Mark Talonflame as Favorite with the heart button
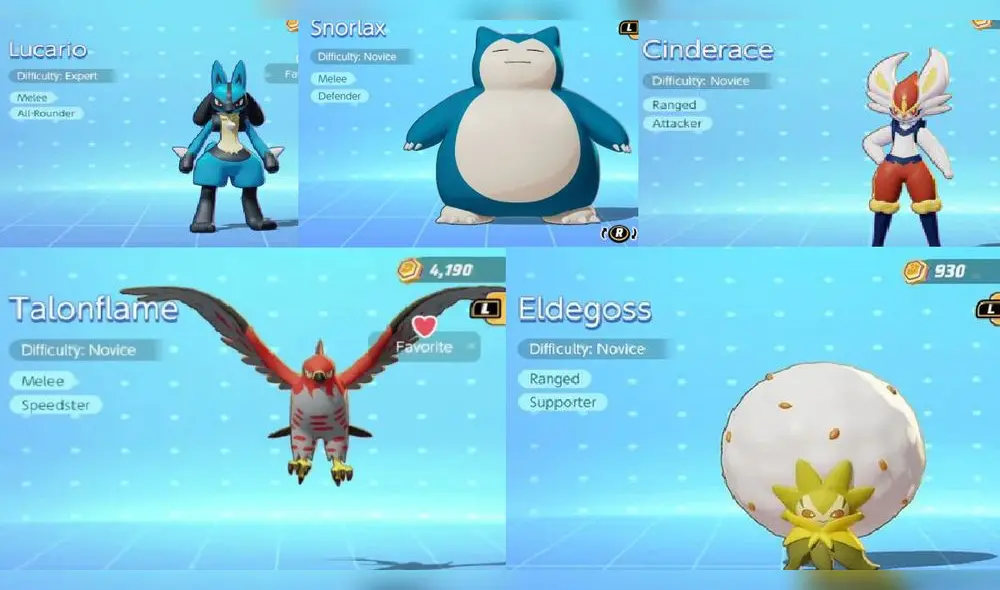The height and width of the screenshot is (590, 1000). pos(424,337)
